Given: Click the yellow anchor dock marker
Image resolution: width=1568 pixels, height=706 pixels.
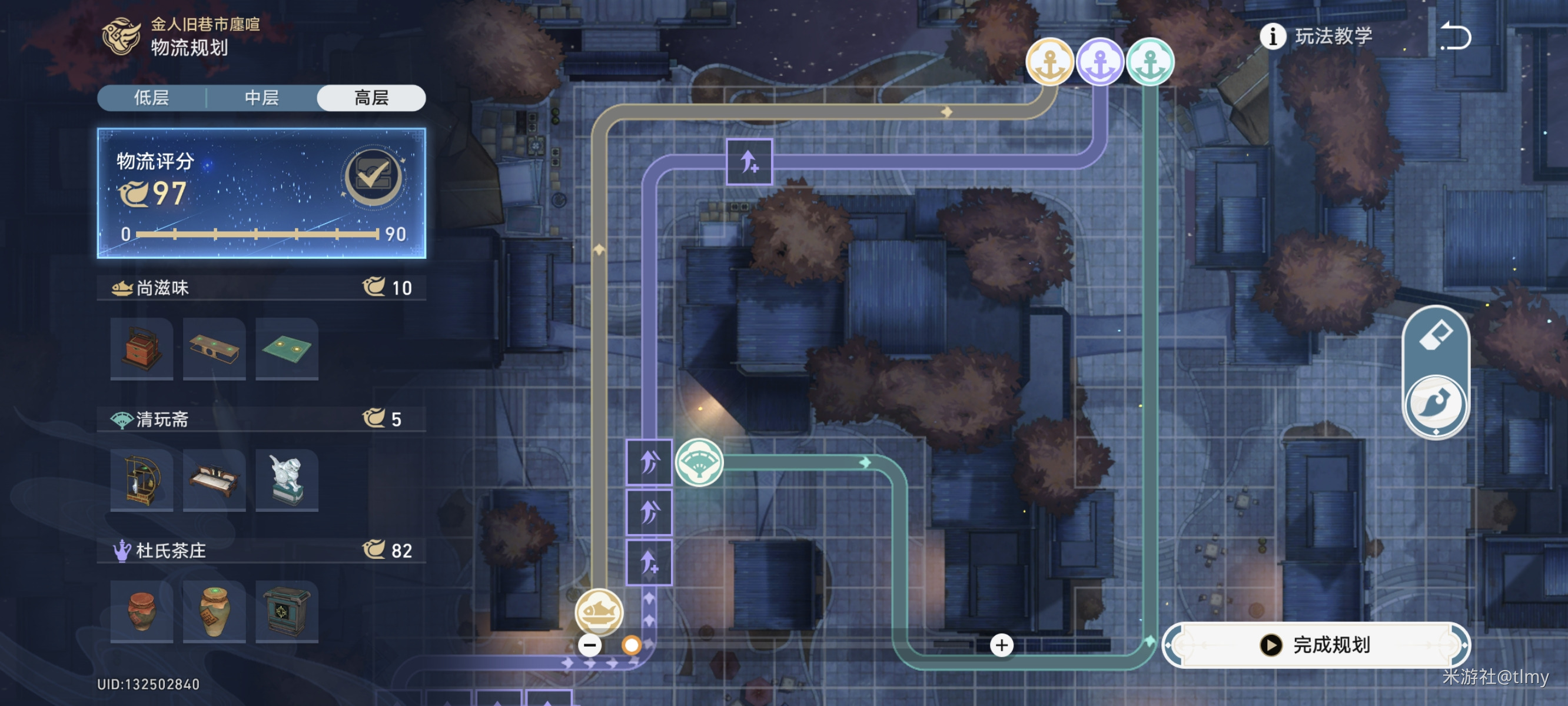Looking at the screenshot, I should pyautogui.click(x=1049, y=62).
